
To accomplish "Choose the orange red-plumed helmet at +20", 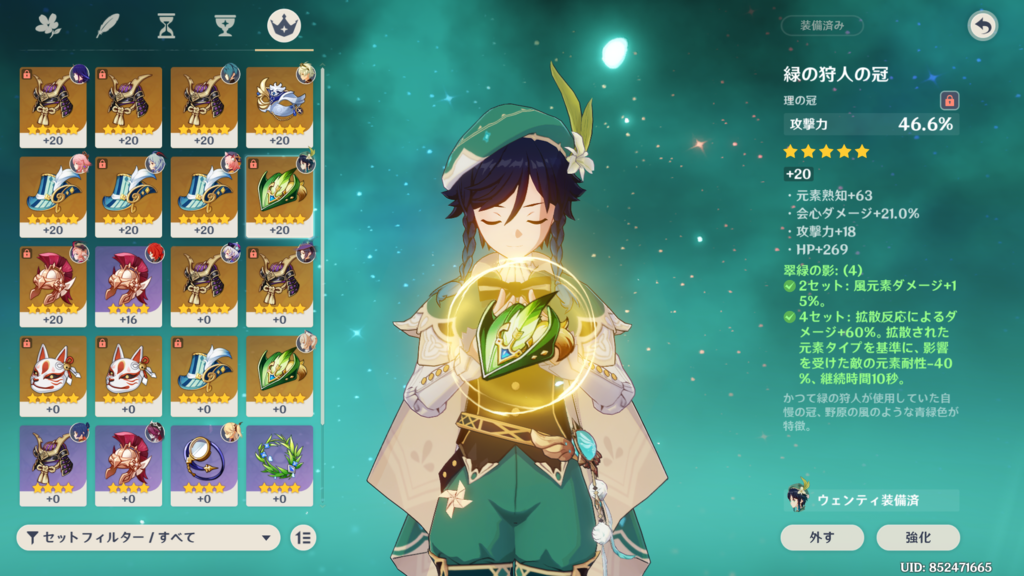I will coord(53,284).
